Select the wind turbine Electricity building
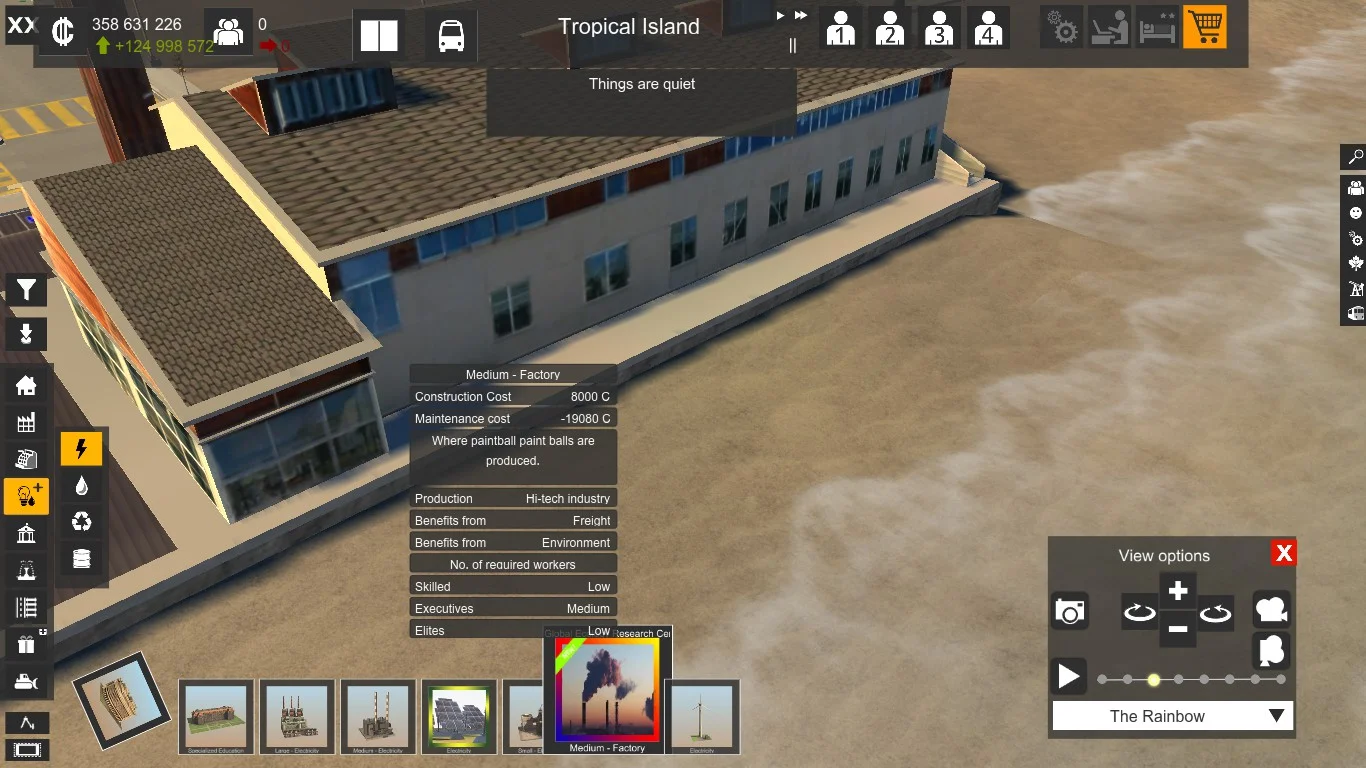Screen dimensions: 1366x768 click(x=702, y=717)
